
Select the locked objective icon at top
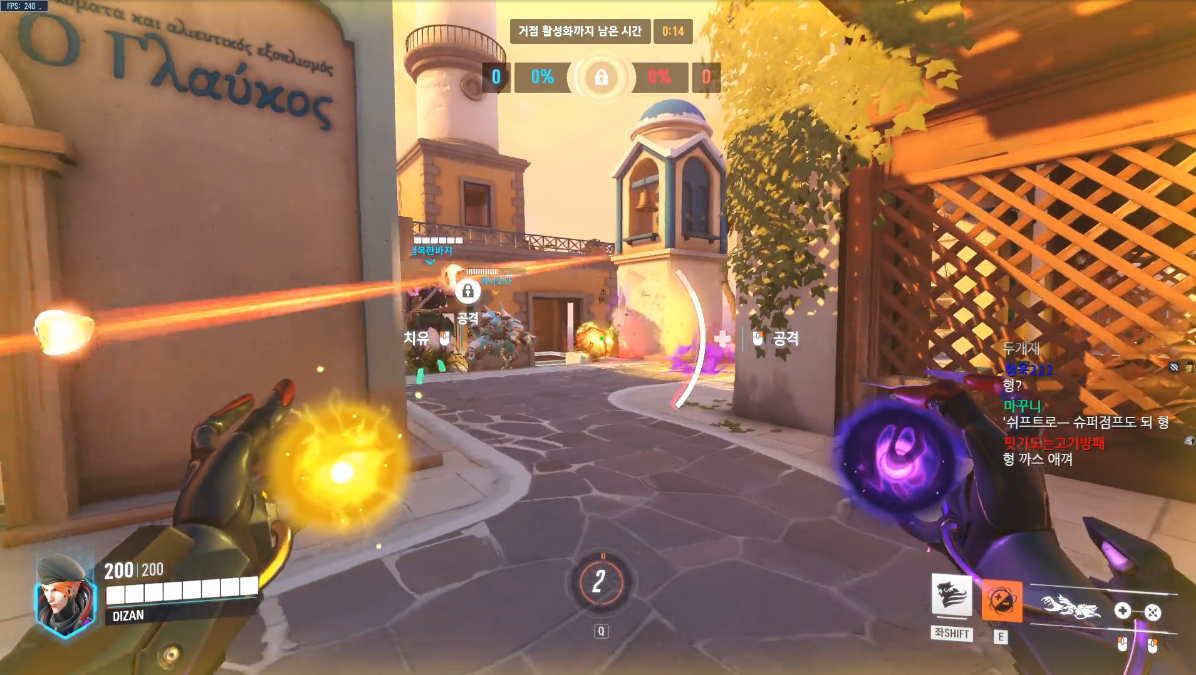point(600,77)
